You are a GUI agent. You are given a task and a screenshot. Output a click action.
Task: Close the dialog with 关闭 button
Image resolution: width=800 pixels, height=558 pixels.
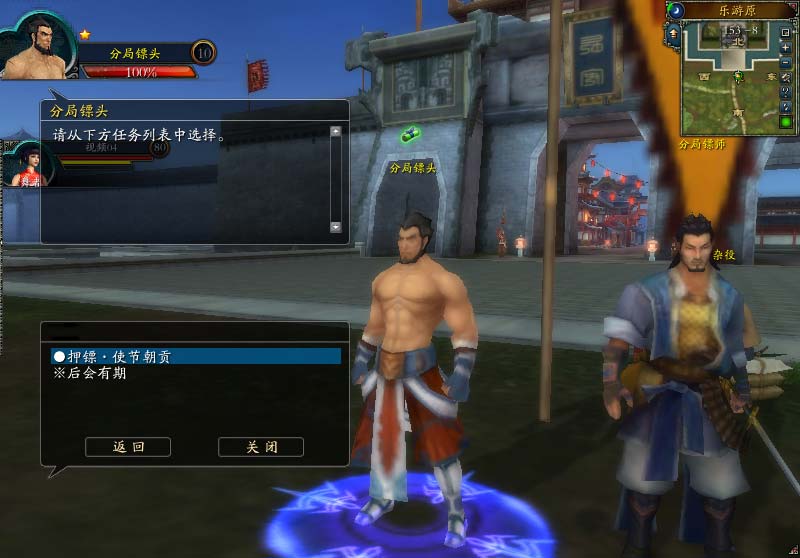coord(261,447)
